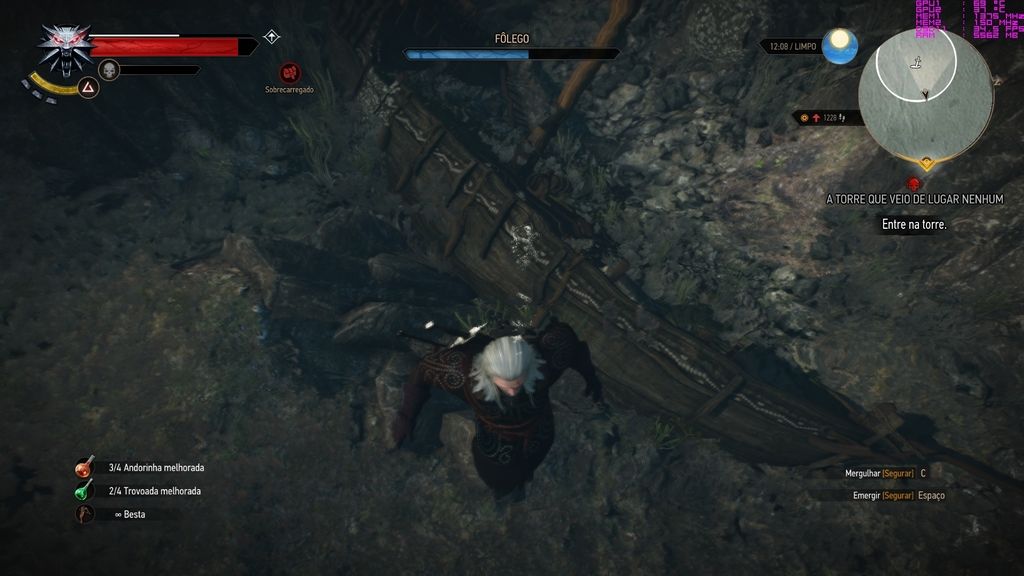1024x576 pixels.
Task: Select the active witcher sign triangle icon
Action: pos(88,89)
